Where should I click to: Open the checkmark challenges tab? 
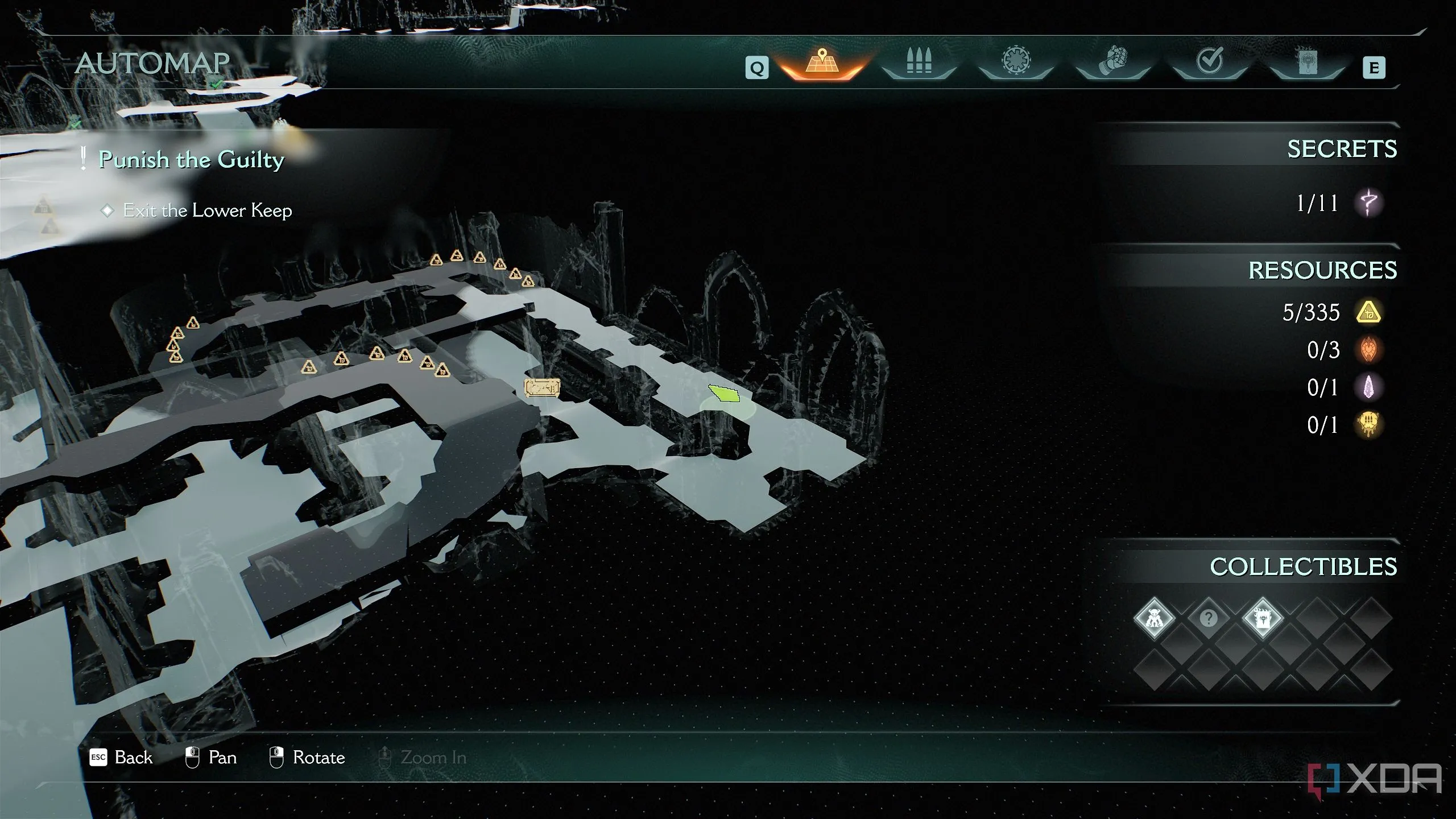1210,61
